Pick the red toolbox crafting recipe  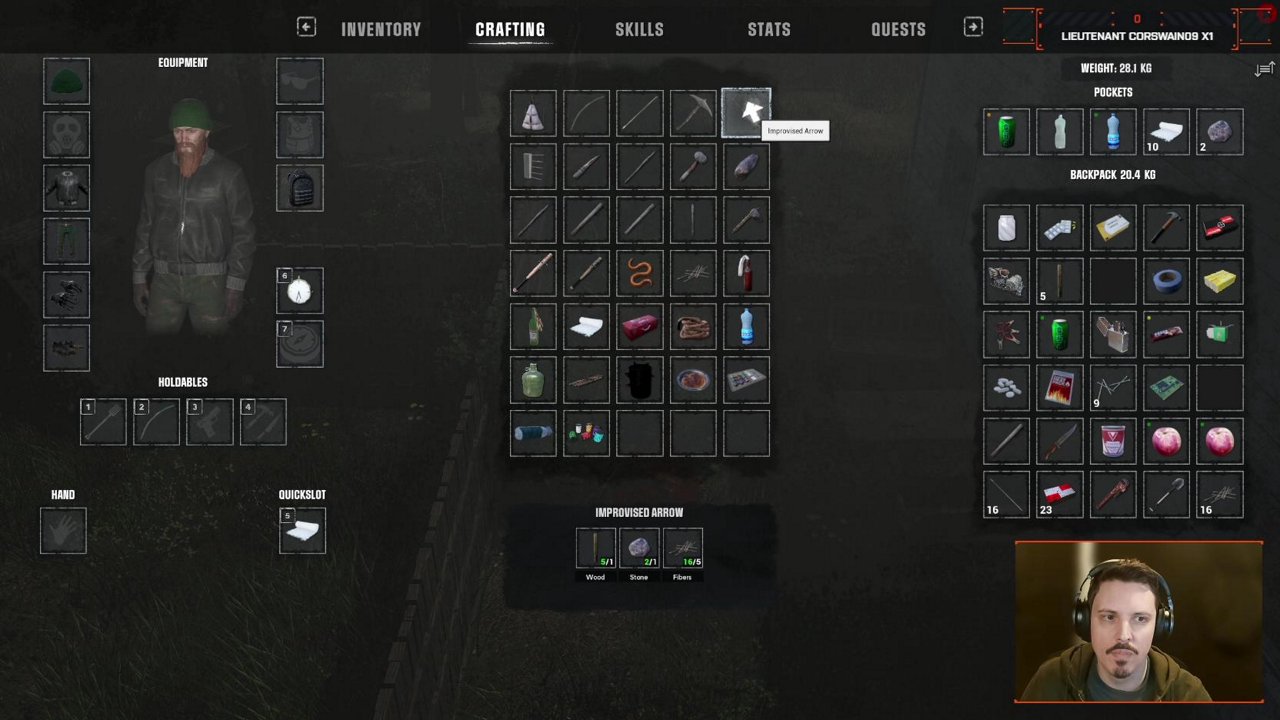640,327
